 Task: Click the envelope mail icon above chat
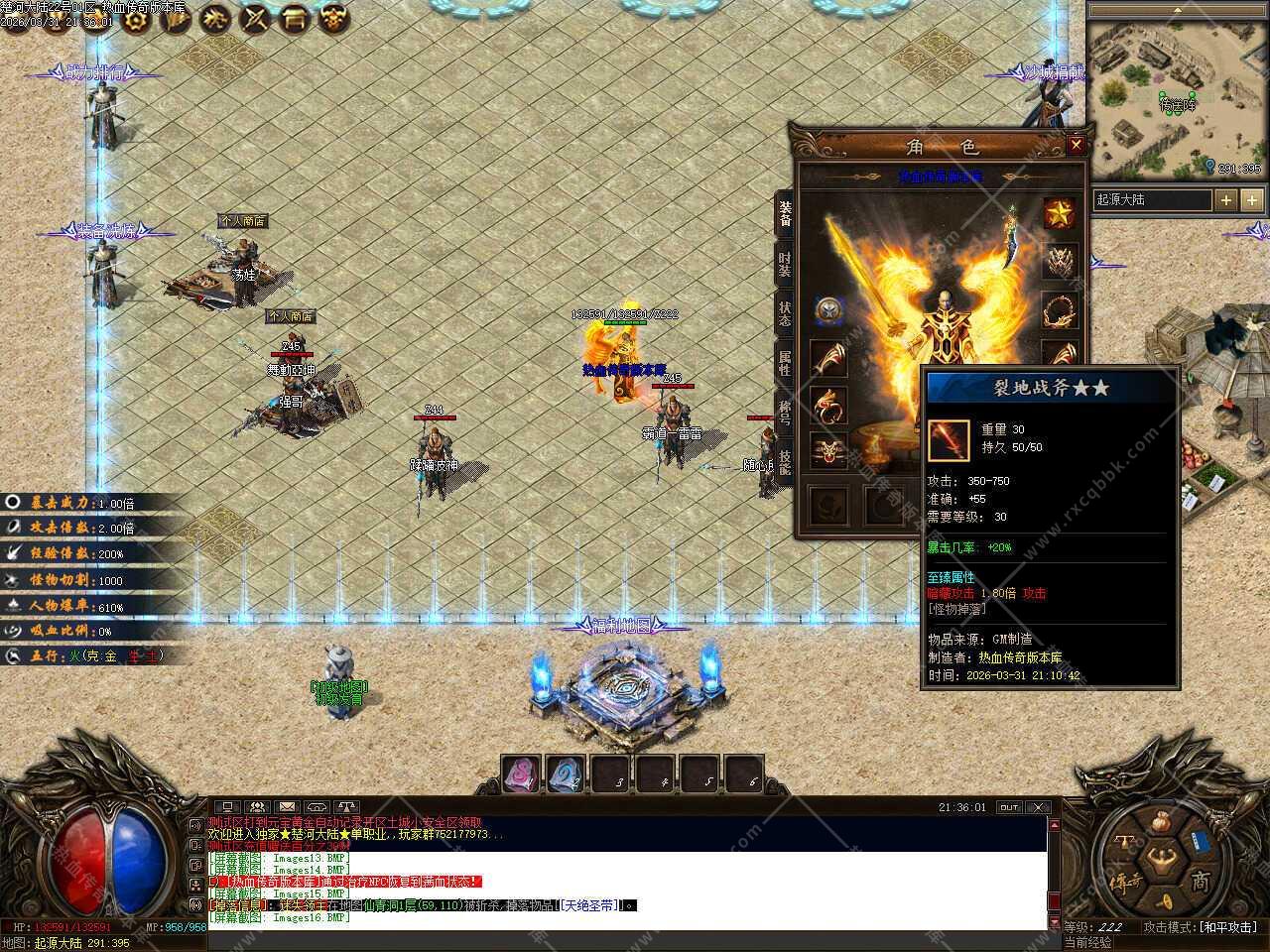point(287,807)
